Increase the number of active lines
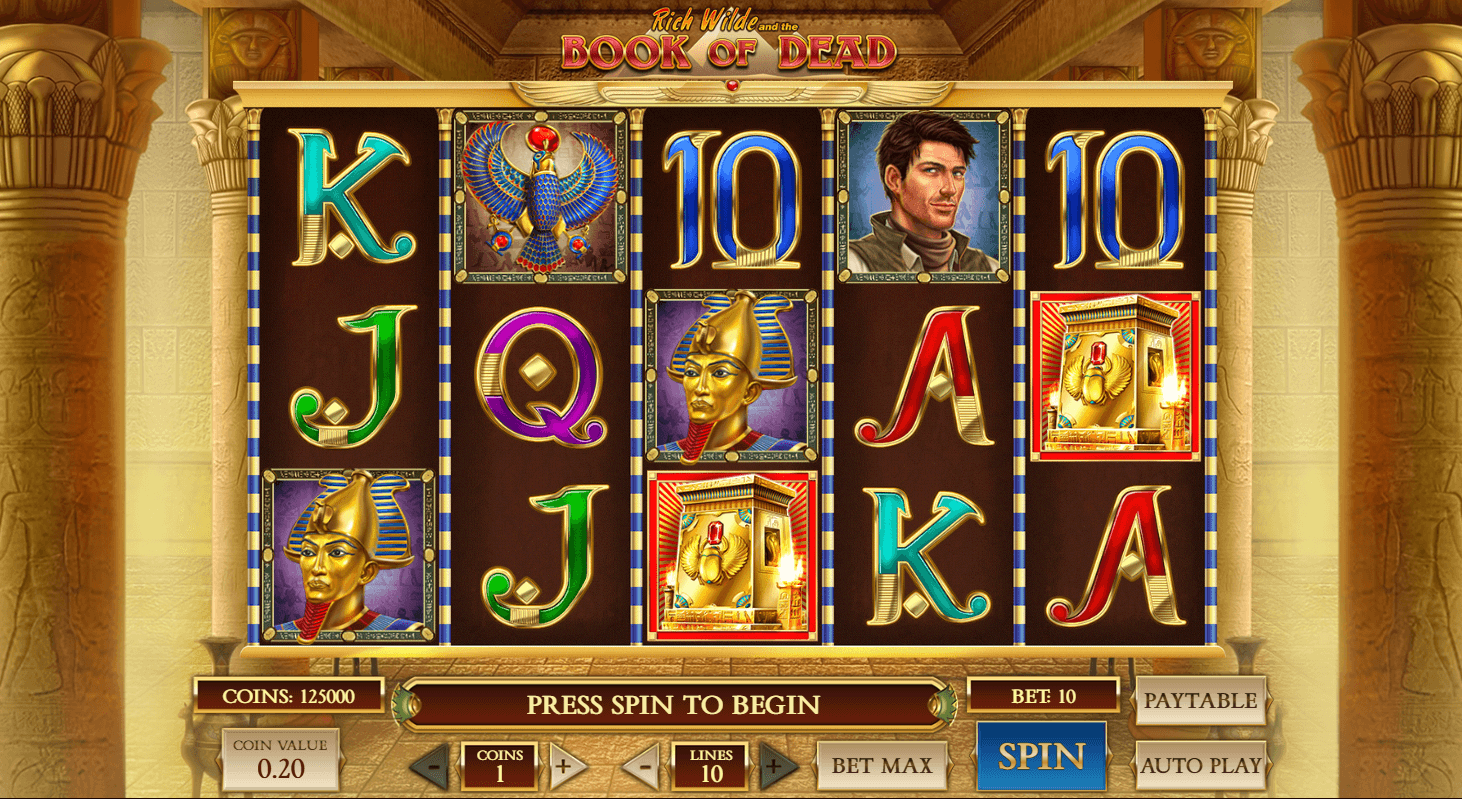This screenshot has width=1462, height=799. click(776, 767)
